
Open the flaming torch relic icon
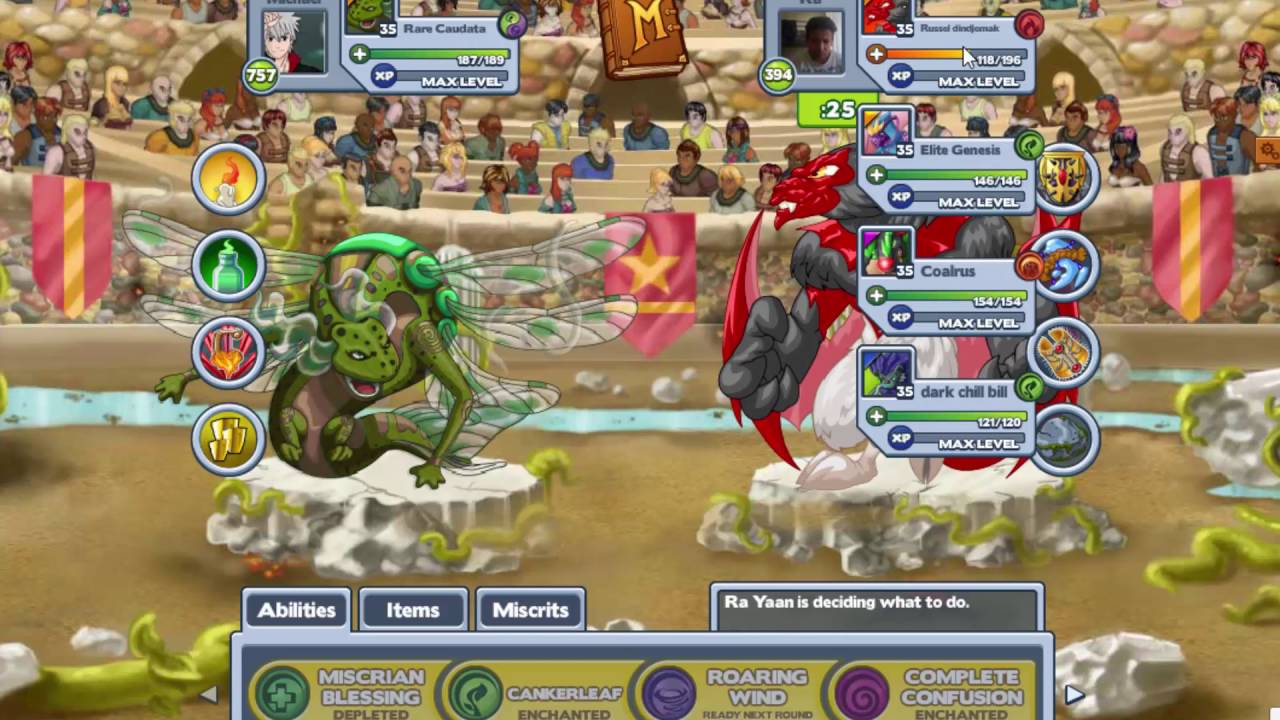click(x=228, y=352)
